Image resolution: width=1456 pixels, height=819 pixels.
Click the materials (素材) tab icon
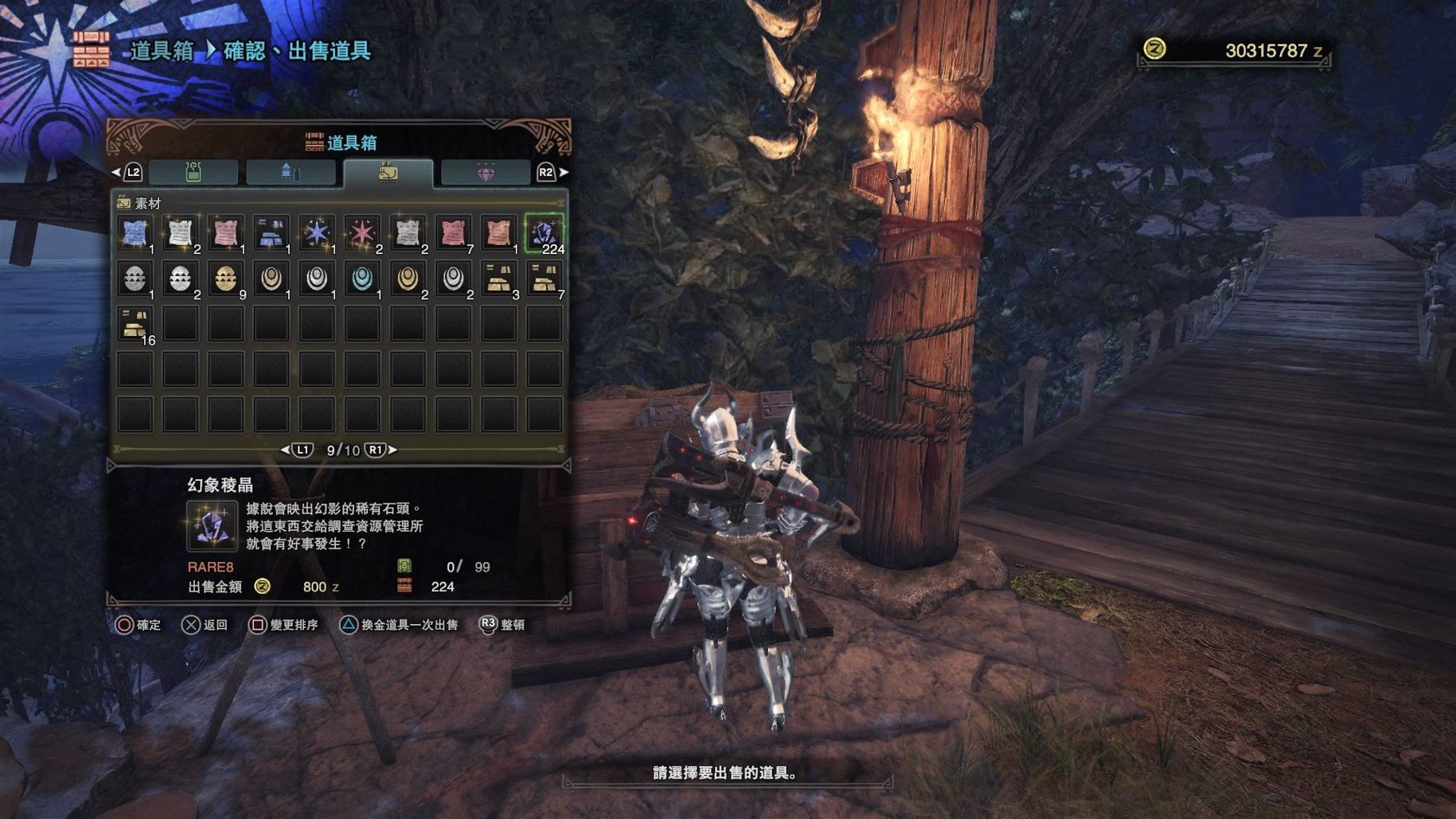(388, 171)
